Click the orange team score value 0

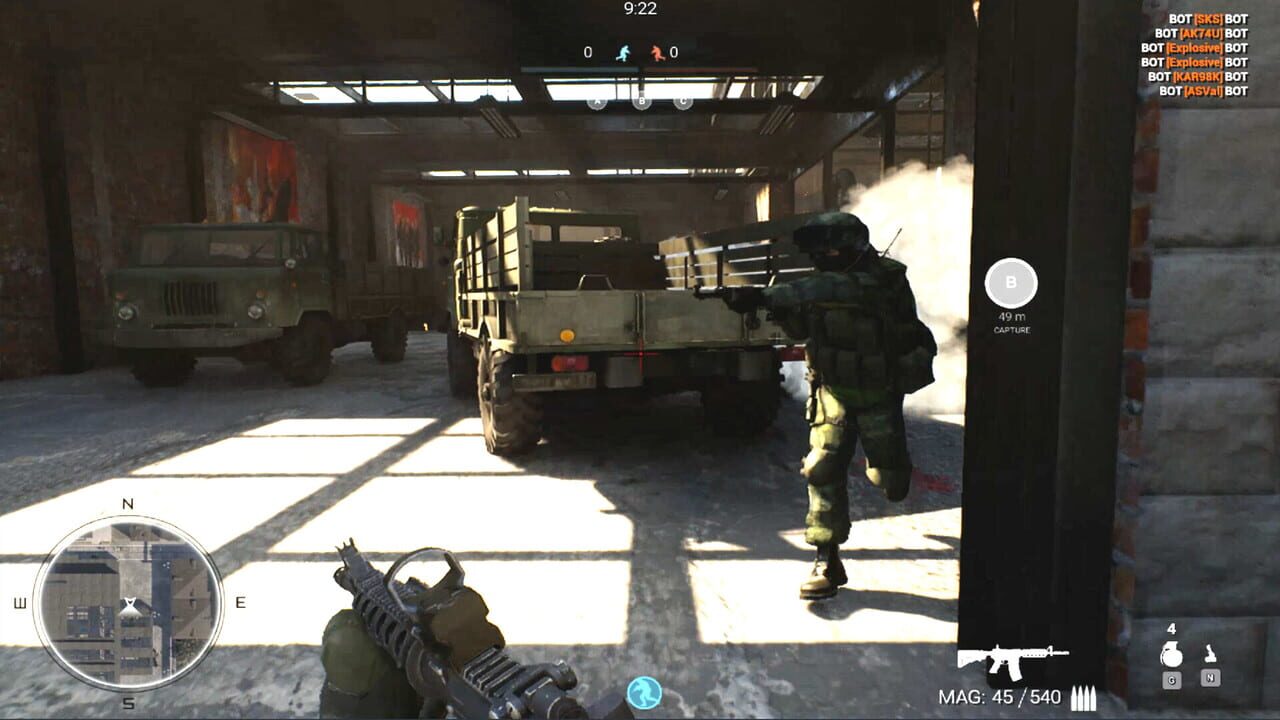point(674,52)
